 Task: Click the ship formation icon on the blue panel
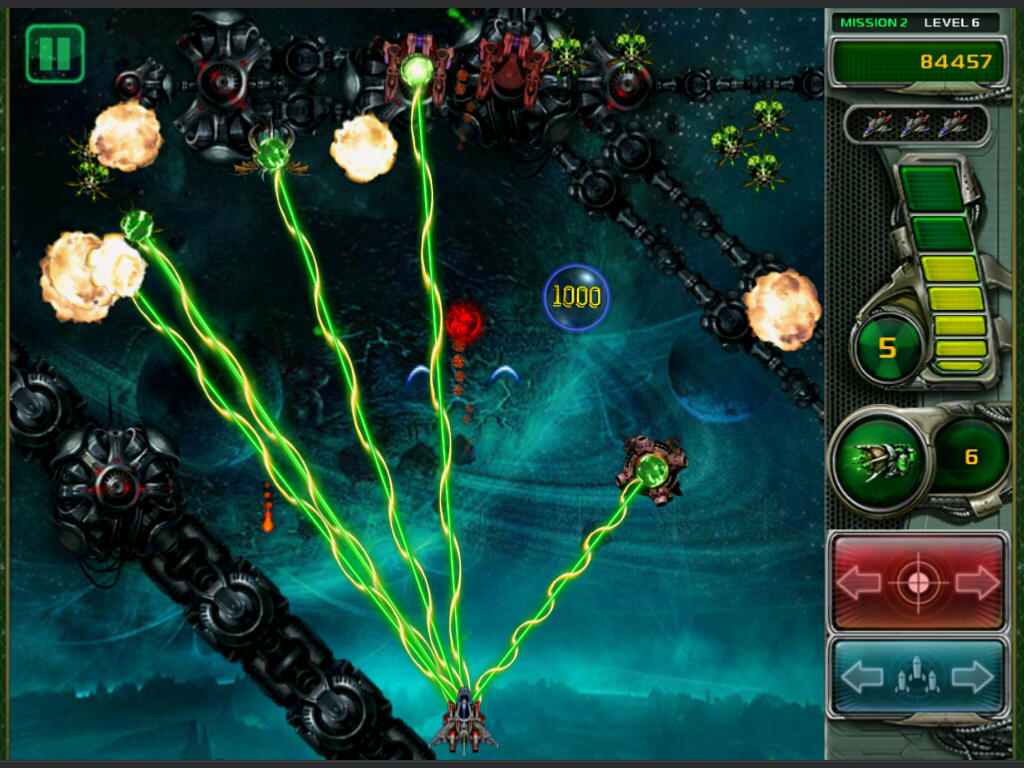click(918, 678)
